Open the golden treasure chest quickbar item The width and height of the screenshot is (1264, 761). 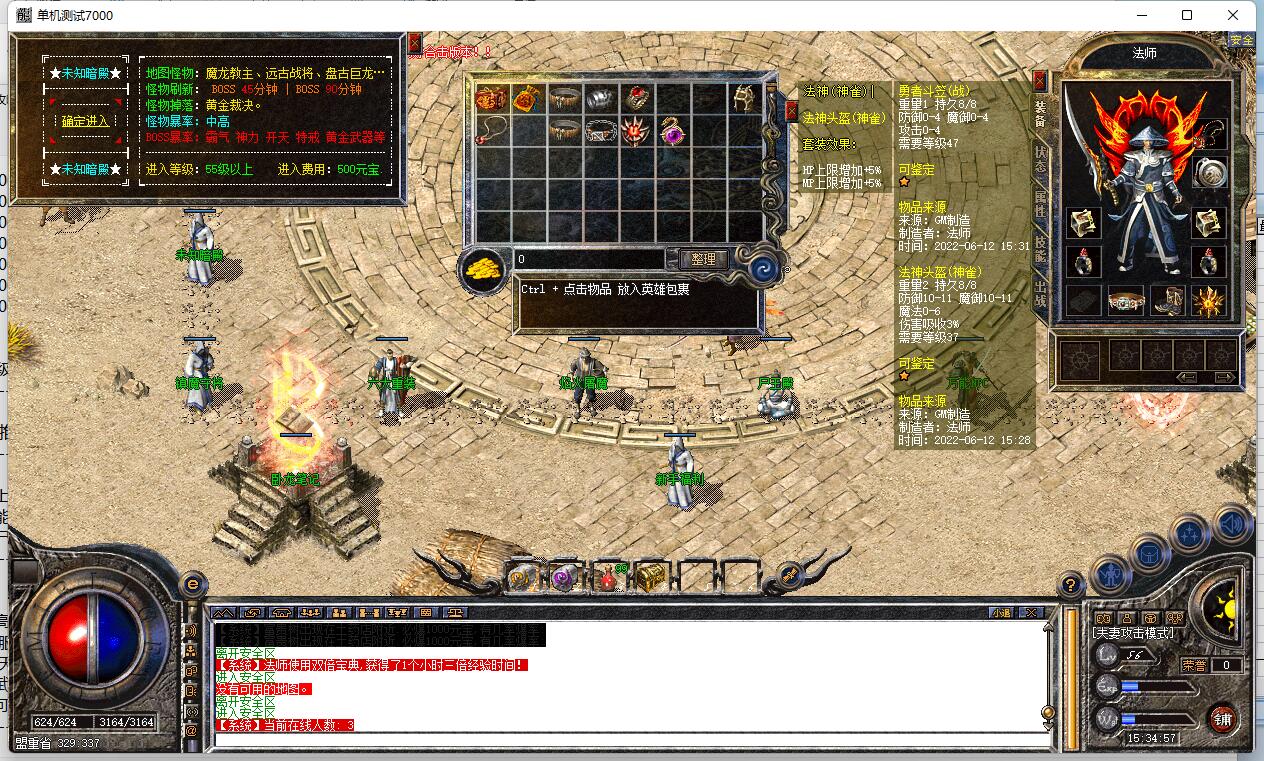tap(651, 577)
